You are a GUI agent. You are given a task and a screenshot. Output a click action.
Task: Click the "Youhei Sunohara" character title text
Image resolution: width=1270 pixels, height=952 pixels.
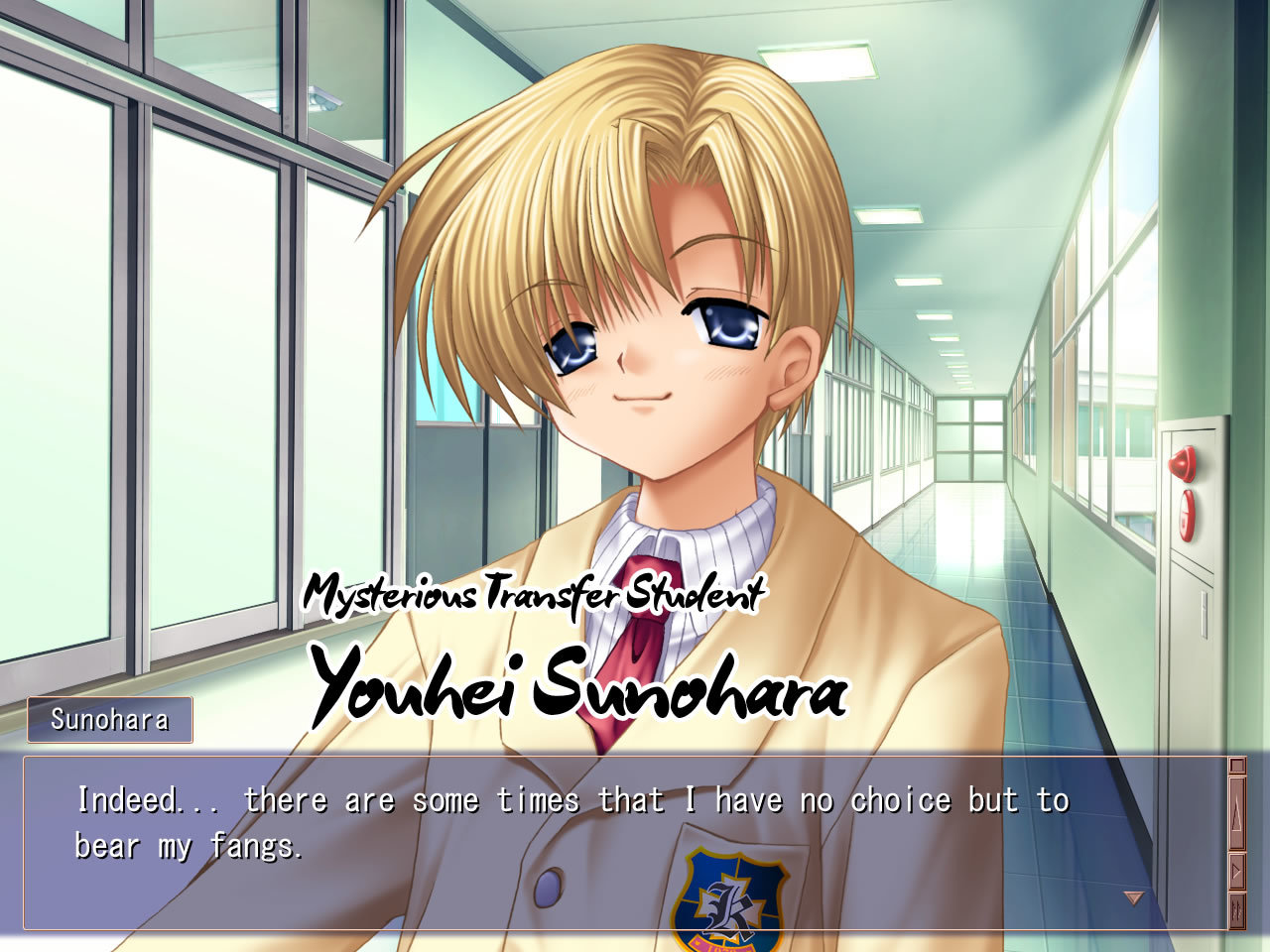coord(580,687)
